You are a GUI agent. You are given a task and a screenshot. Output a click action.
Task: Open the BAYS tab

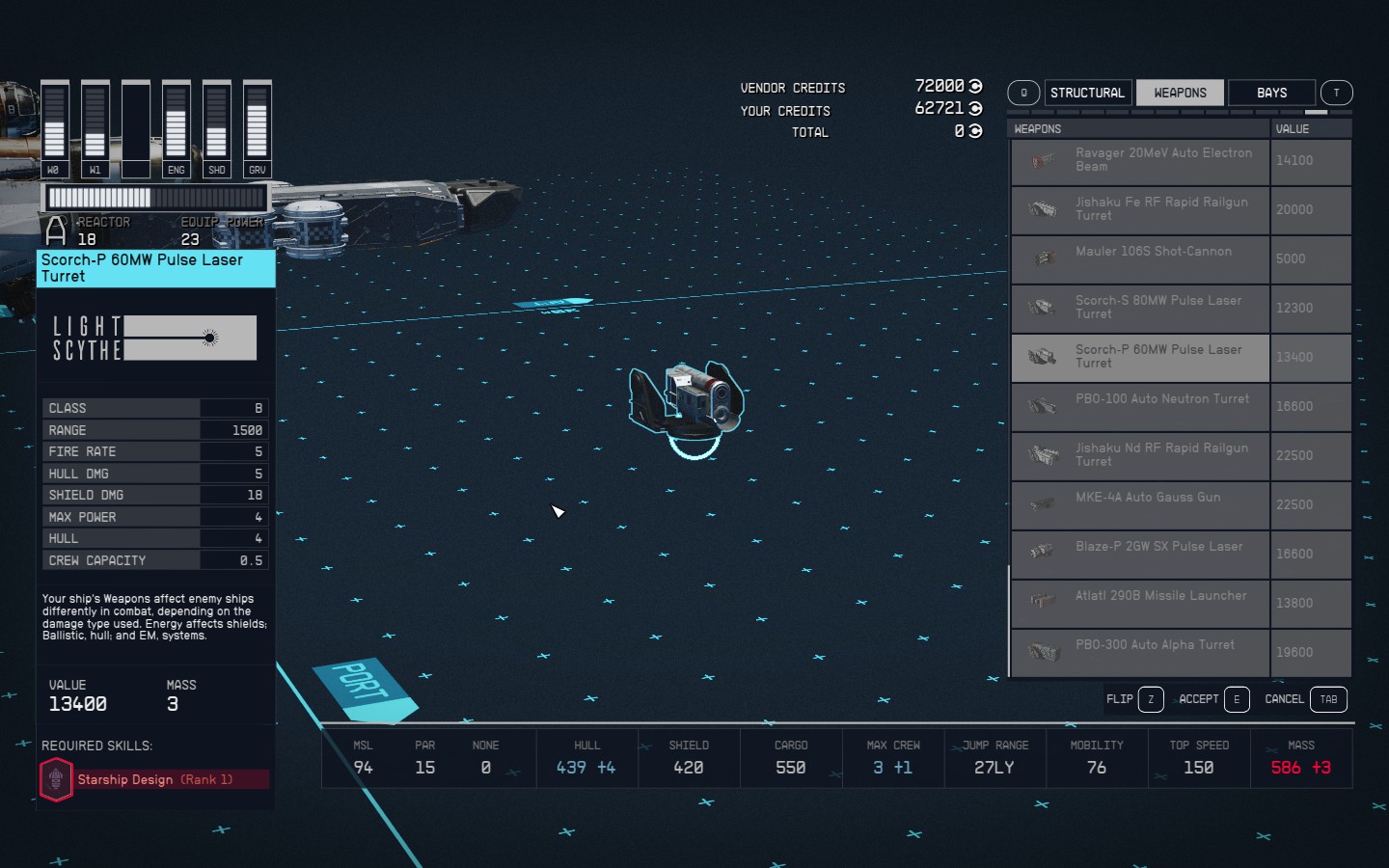click(1270, 92)
